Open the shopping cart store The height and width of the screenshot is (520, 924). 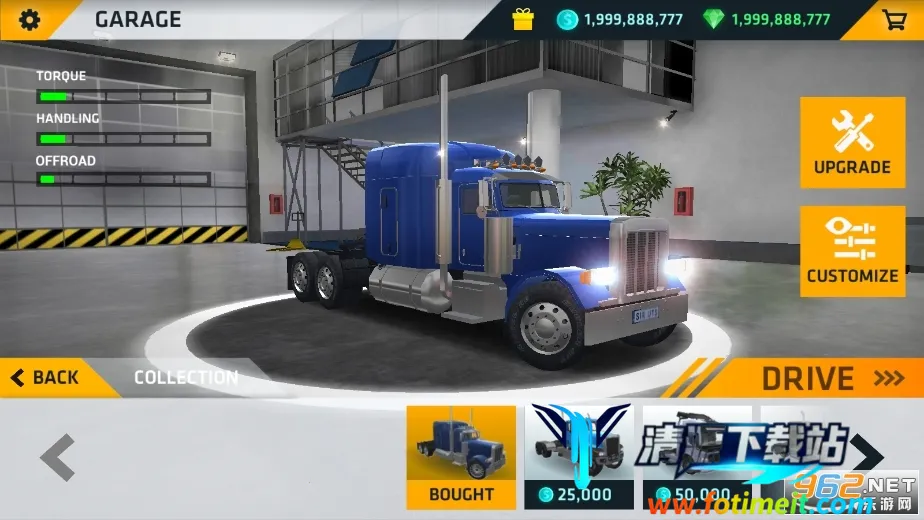tap(893, 19)
